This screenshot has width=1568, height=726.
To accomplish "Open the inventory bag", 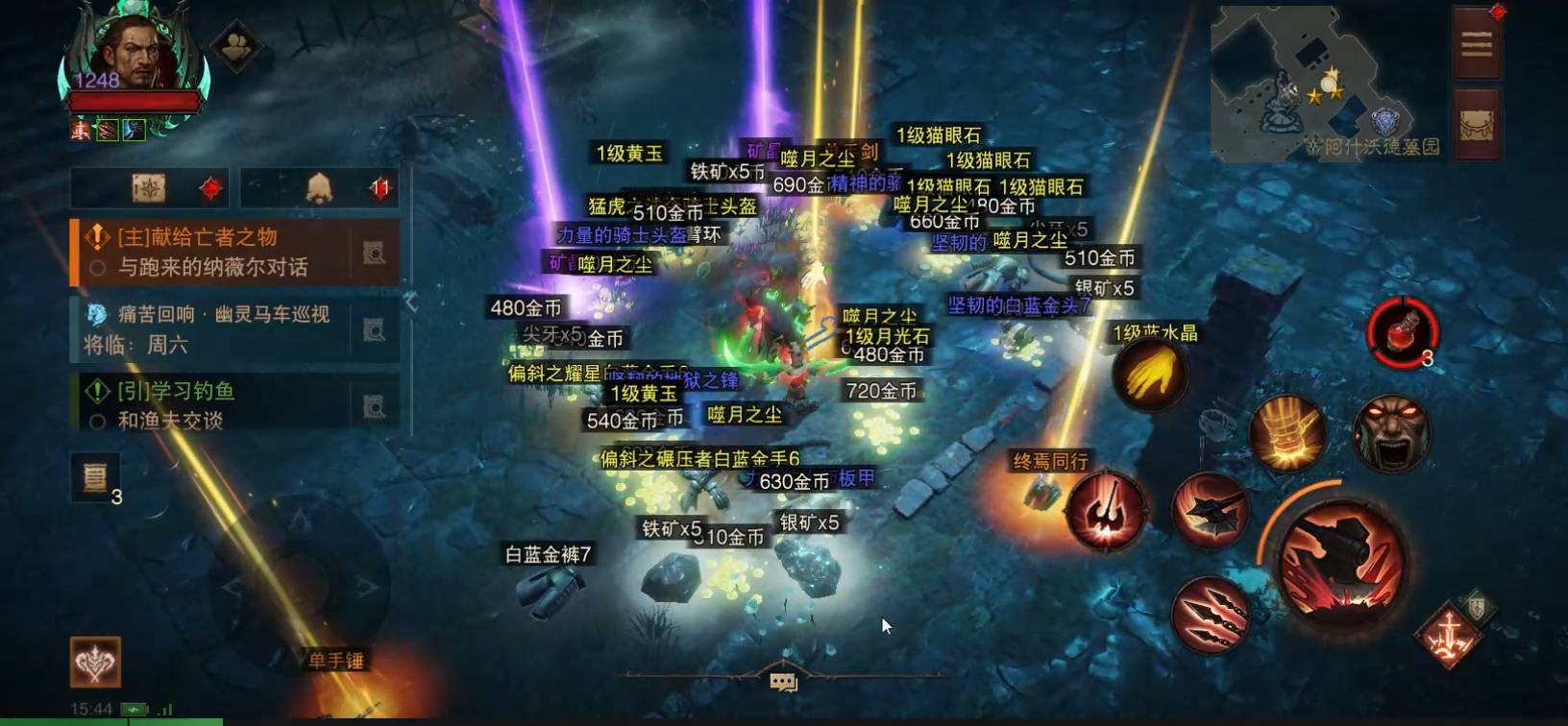I will [x=1476, y=125].
